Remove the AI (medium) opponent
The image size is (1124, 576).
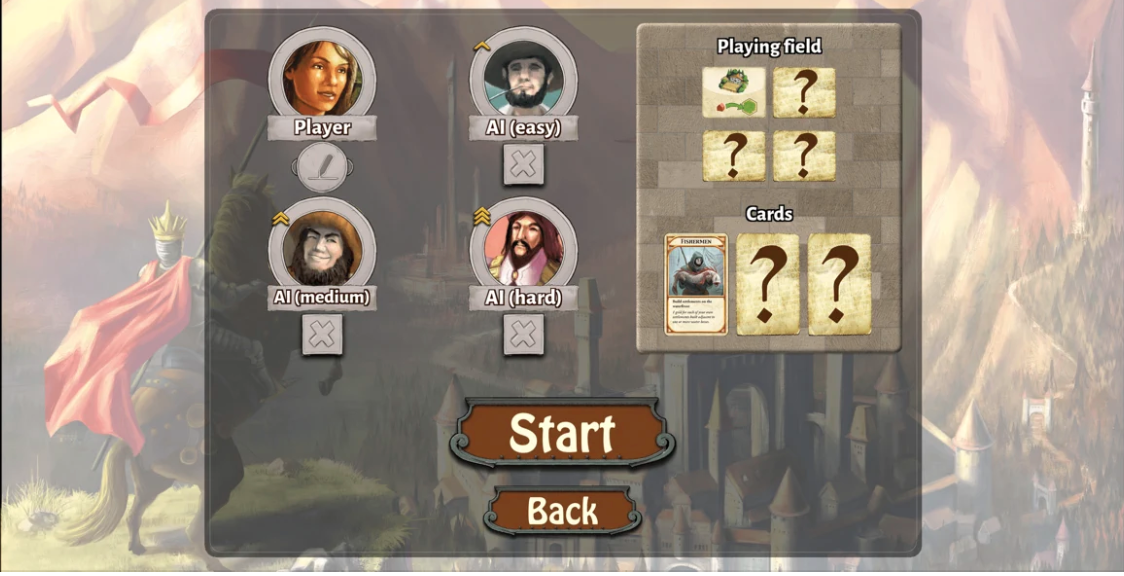[322, 335]
